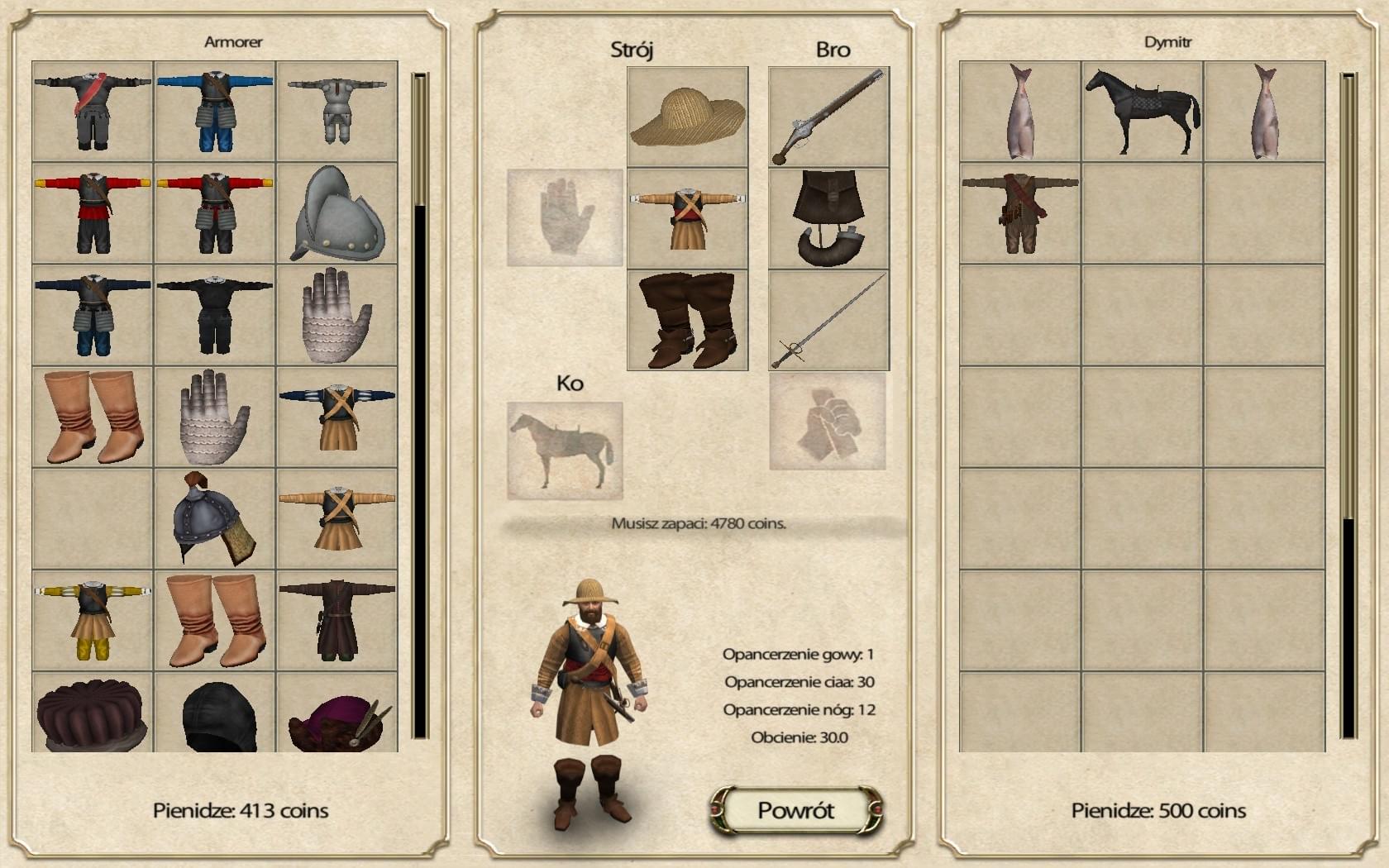
Task: Click the empty horse equipment slot
Action: [x=565, y=451]
